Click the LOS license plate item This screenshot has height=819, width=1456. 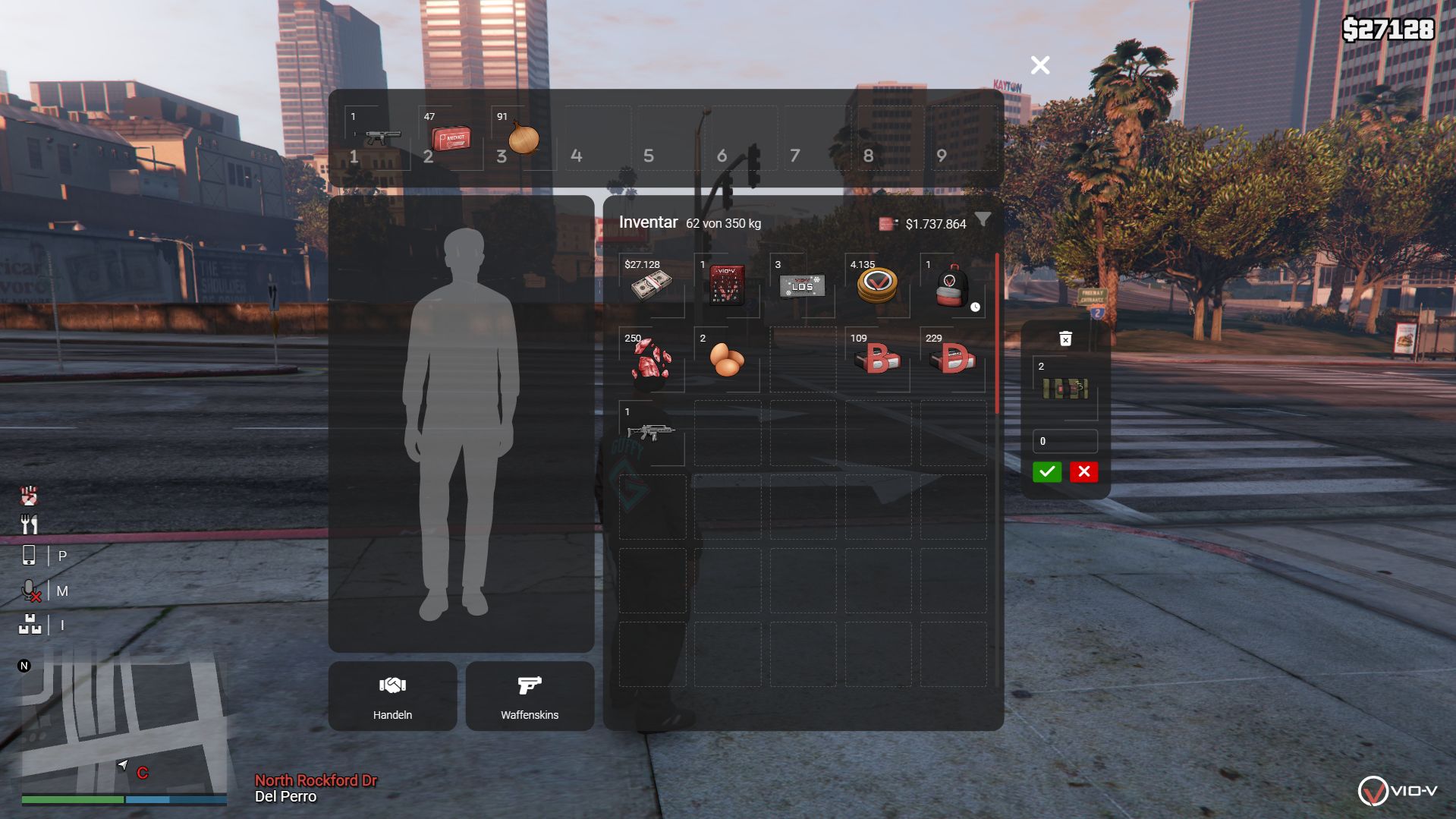[802, 285]
